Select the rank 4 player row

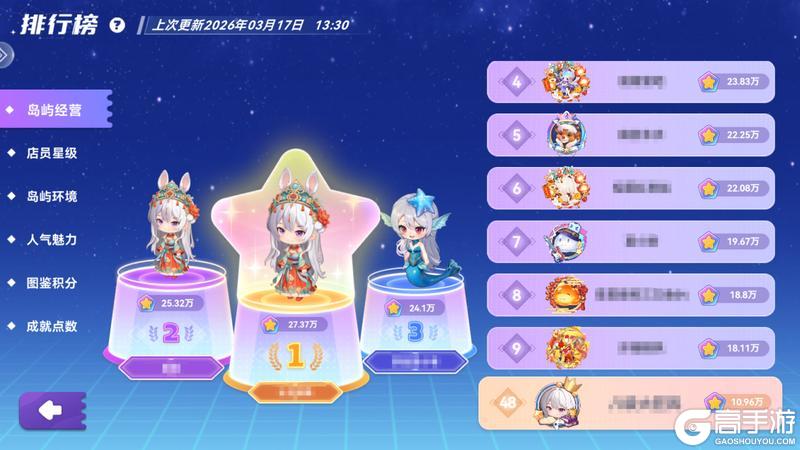[x=630, y=82]
